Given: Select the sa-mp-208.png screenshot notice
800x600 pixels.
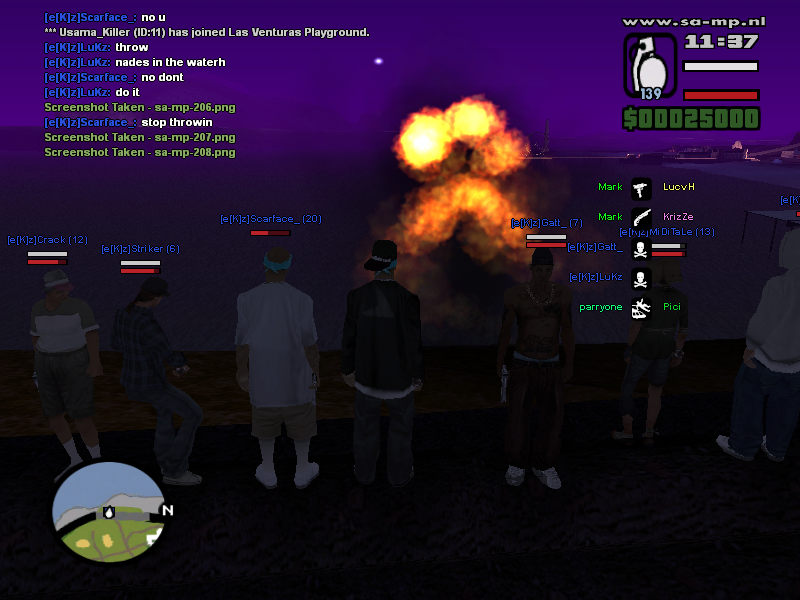Looking at the screenshot, I should point(140,152).
